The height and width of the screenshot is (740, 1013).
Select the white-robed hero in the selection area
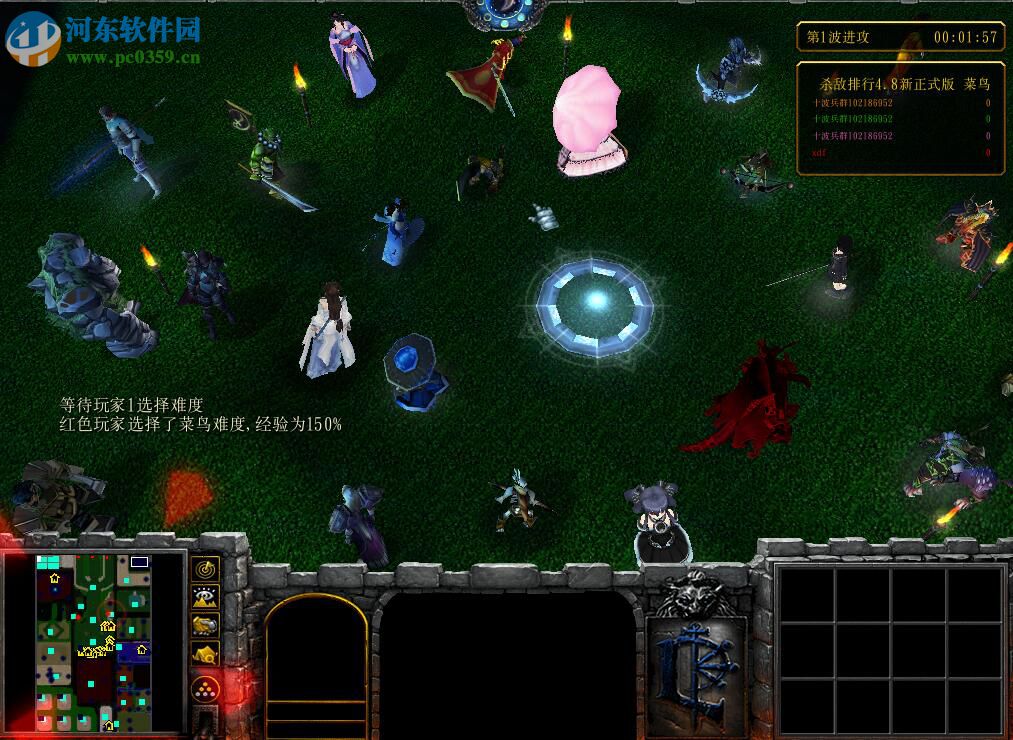326,332
